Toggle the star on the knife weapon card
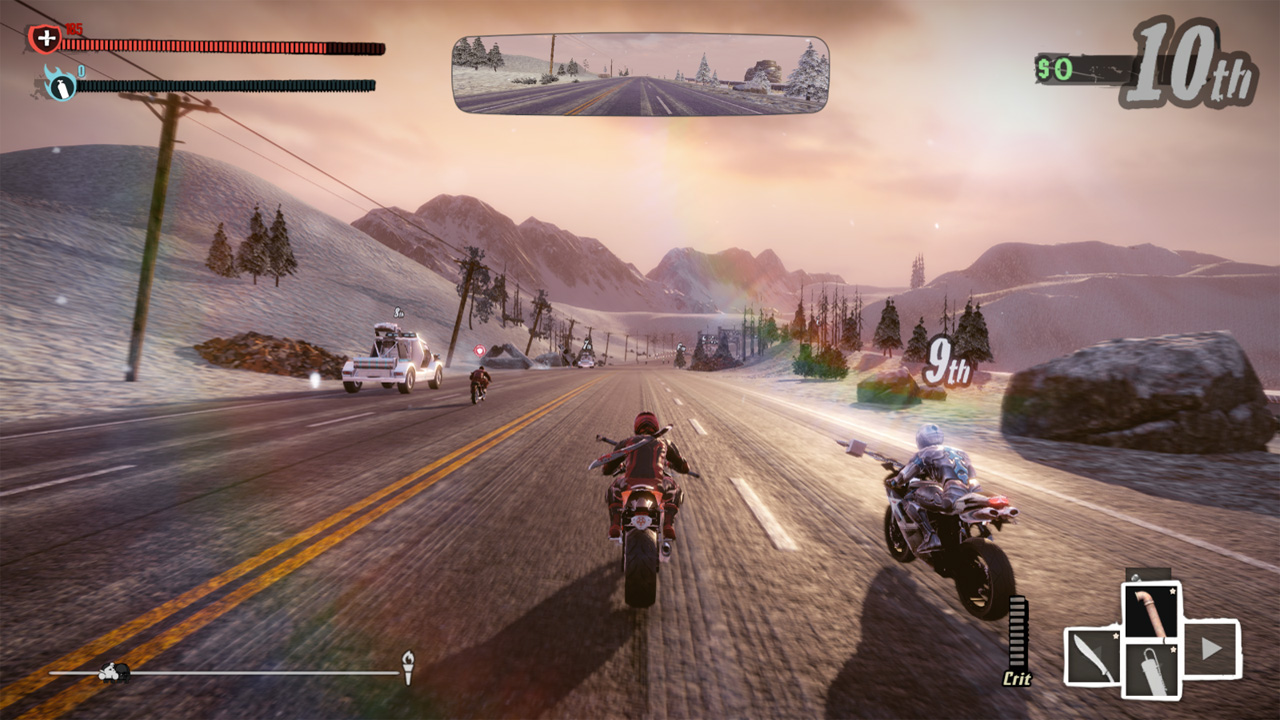Screen dimensions: 1280x720 1115,636
